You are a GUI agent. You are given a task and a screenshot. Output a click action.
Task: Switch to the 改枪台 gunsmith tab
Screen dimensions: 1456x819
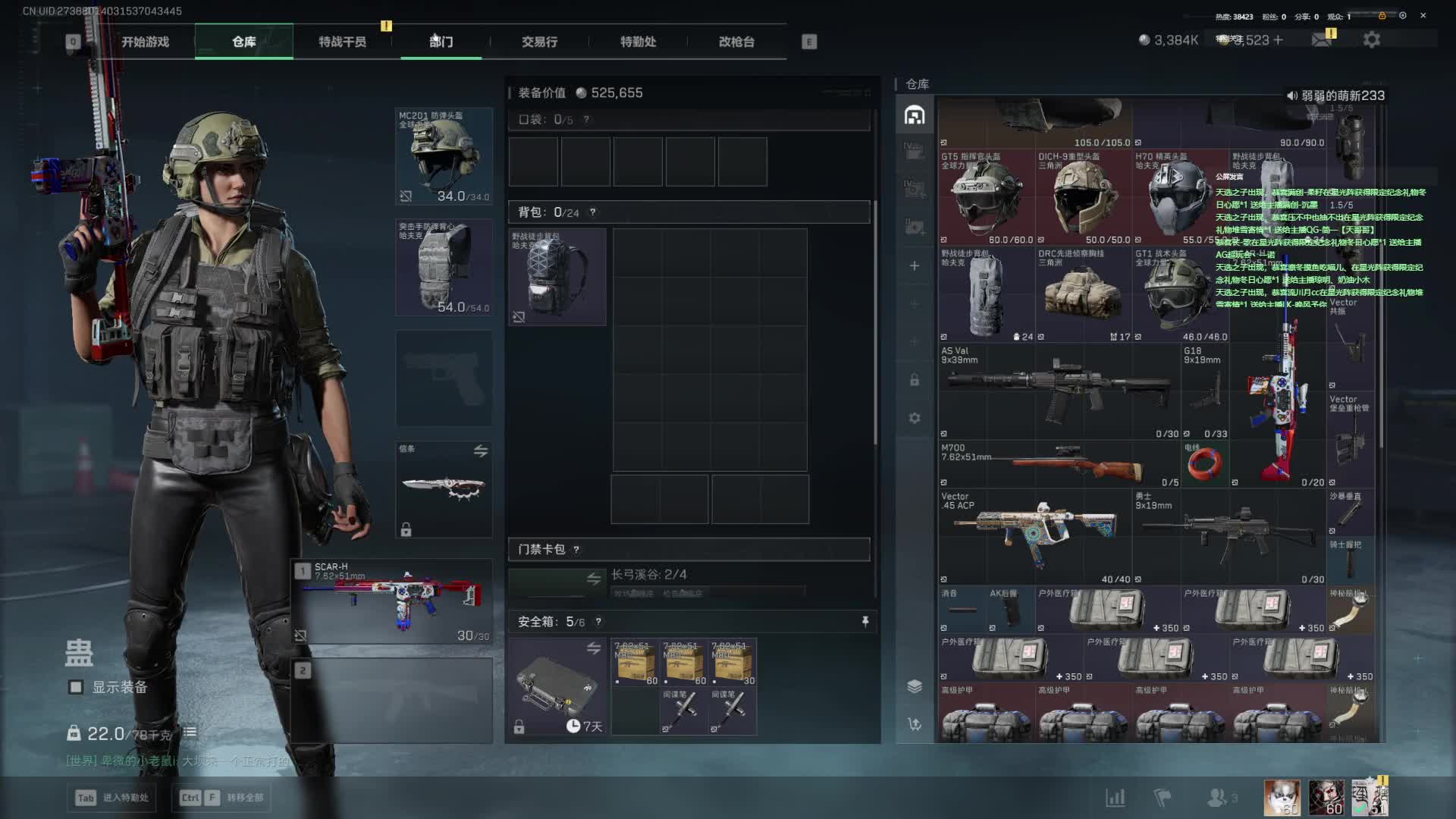click(736, 42)
